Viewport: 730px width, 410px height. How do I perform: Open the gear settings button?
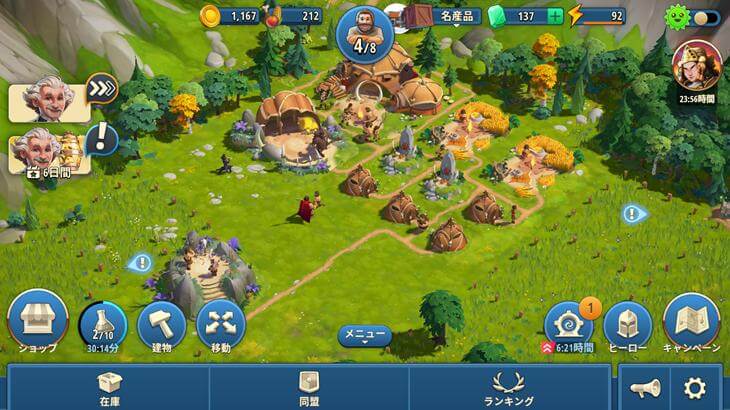[x=694, y=388]
